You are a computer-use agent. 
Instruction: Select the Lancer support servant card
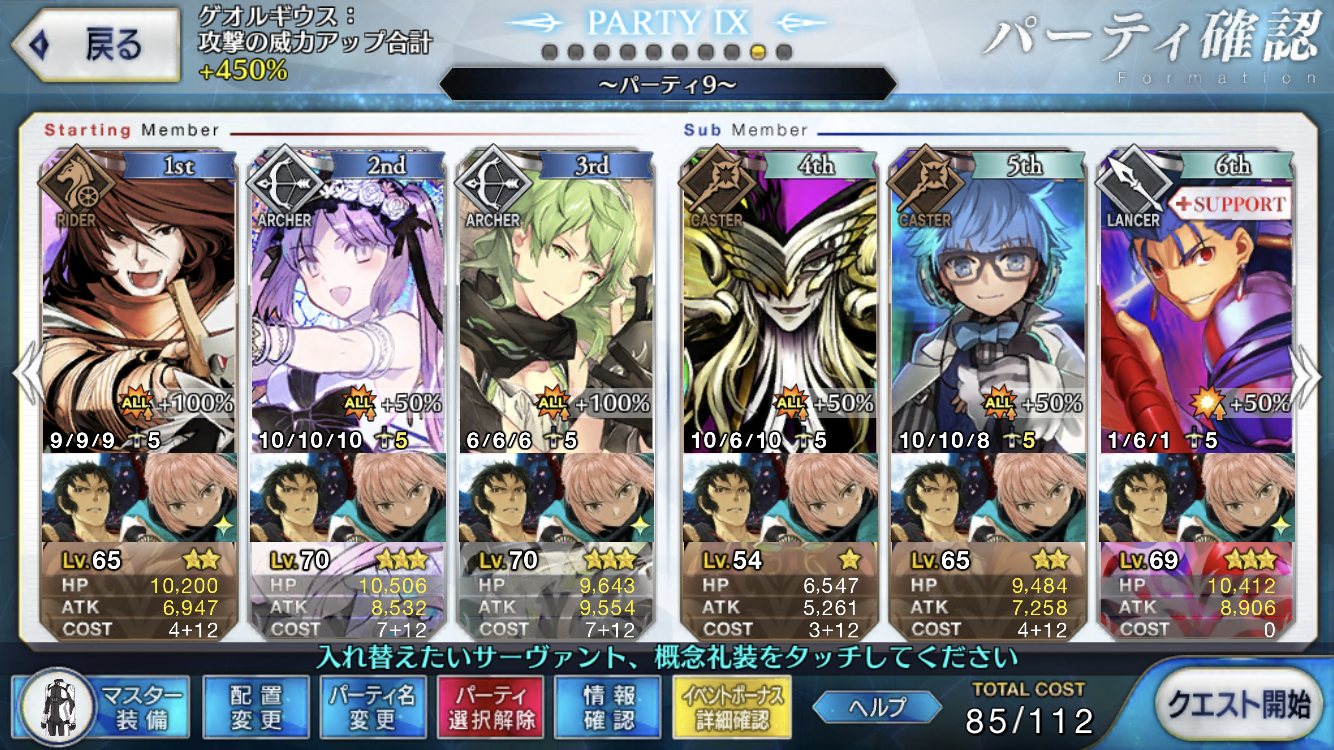(x=1195, y=300)
